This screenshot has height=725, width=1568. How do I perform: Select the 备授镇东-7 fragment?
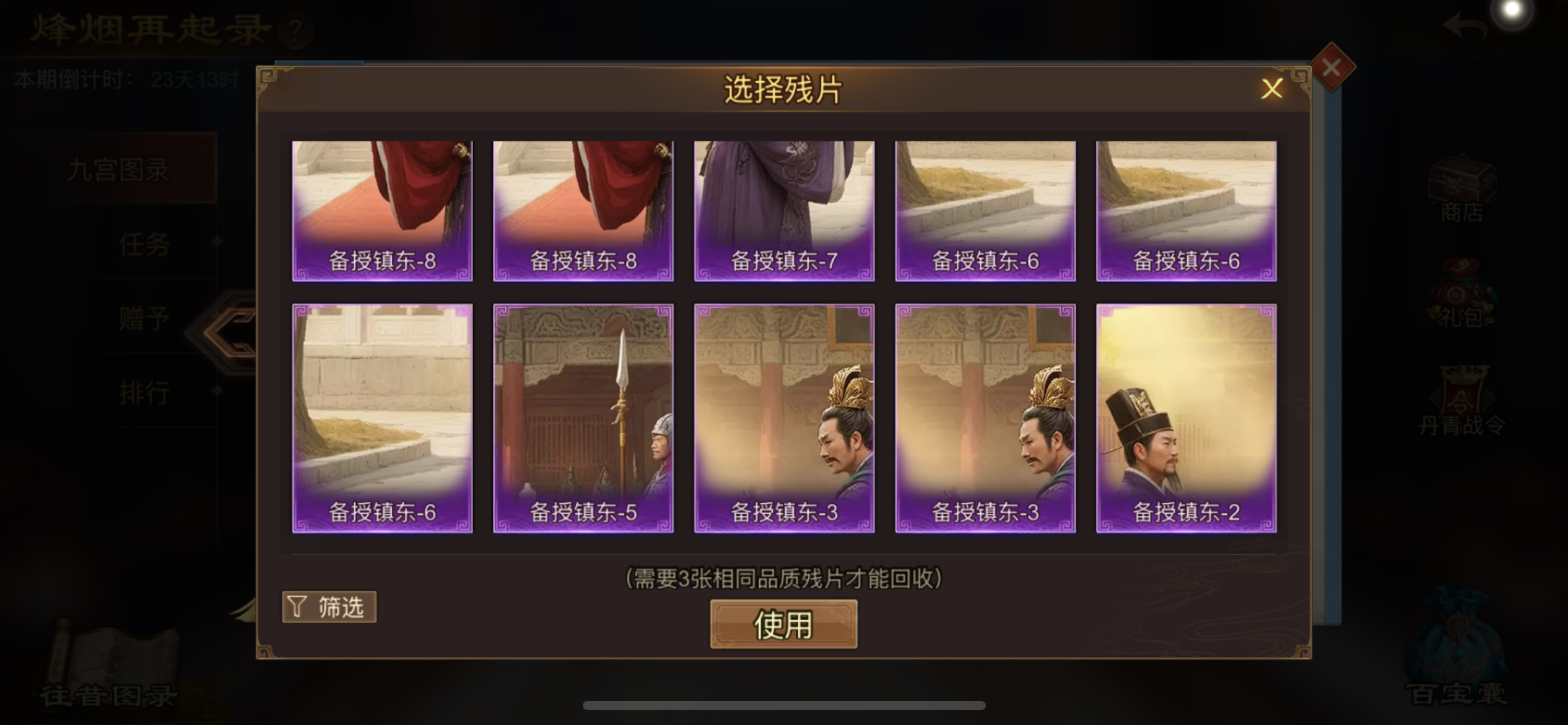[x=783, y=211]
